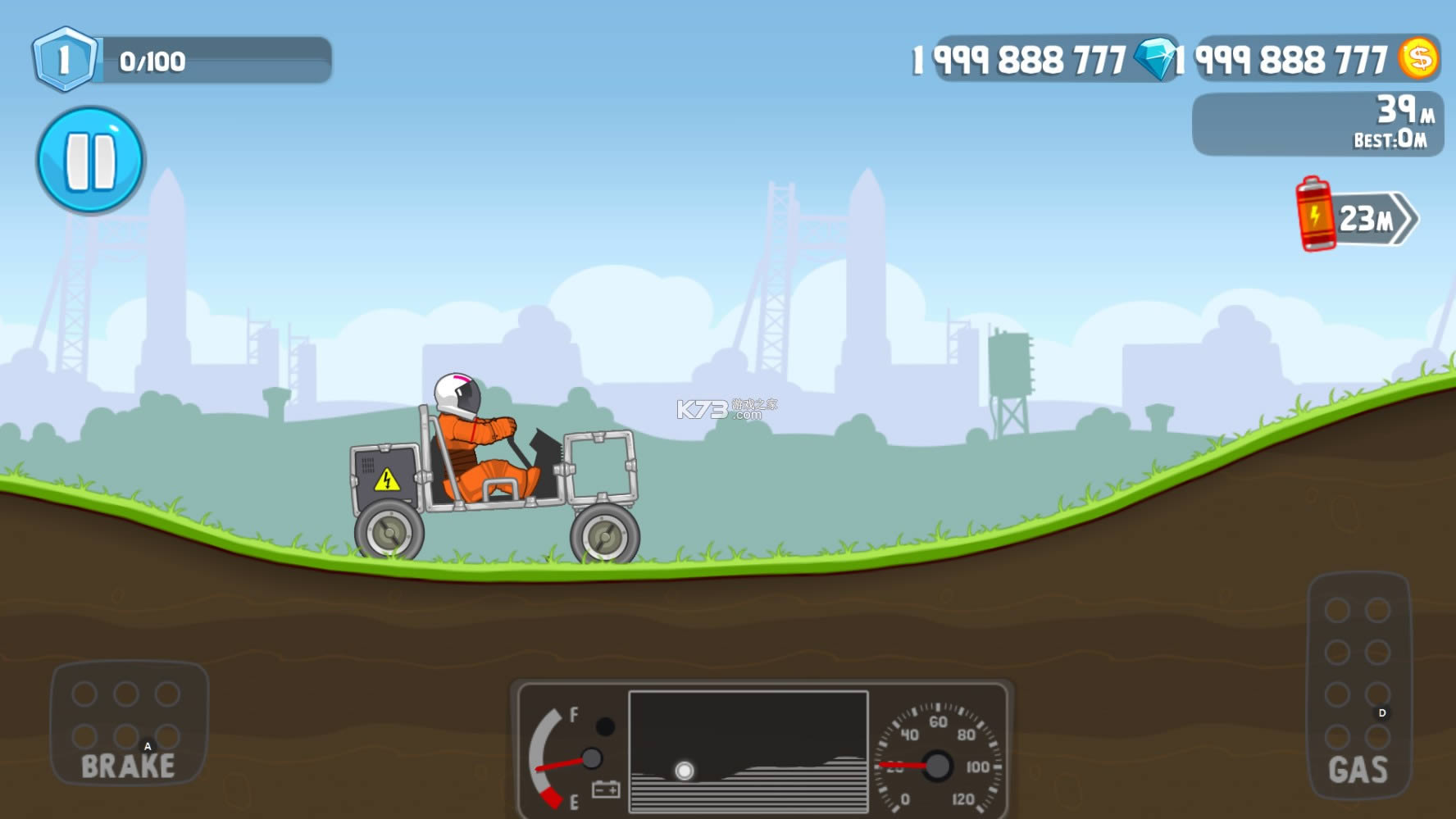Click the gem counter reading 1999888777
1456x819 pixels.
pos(1020,58)
